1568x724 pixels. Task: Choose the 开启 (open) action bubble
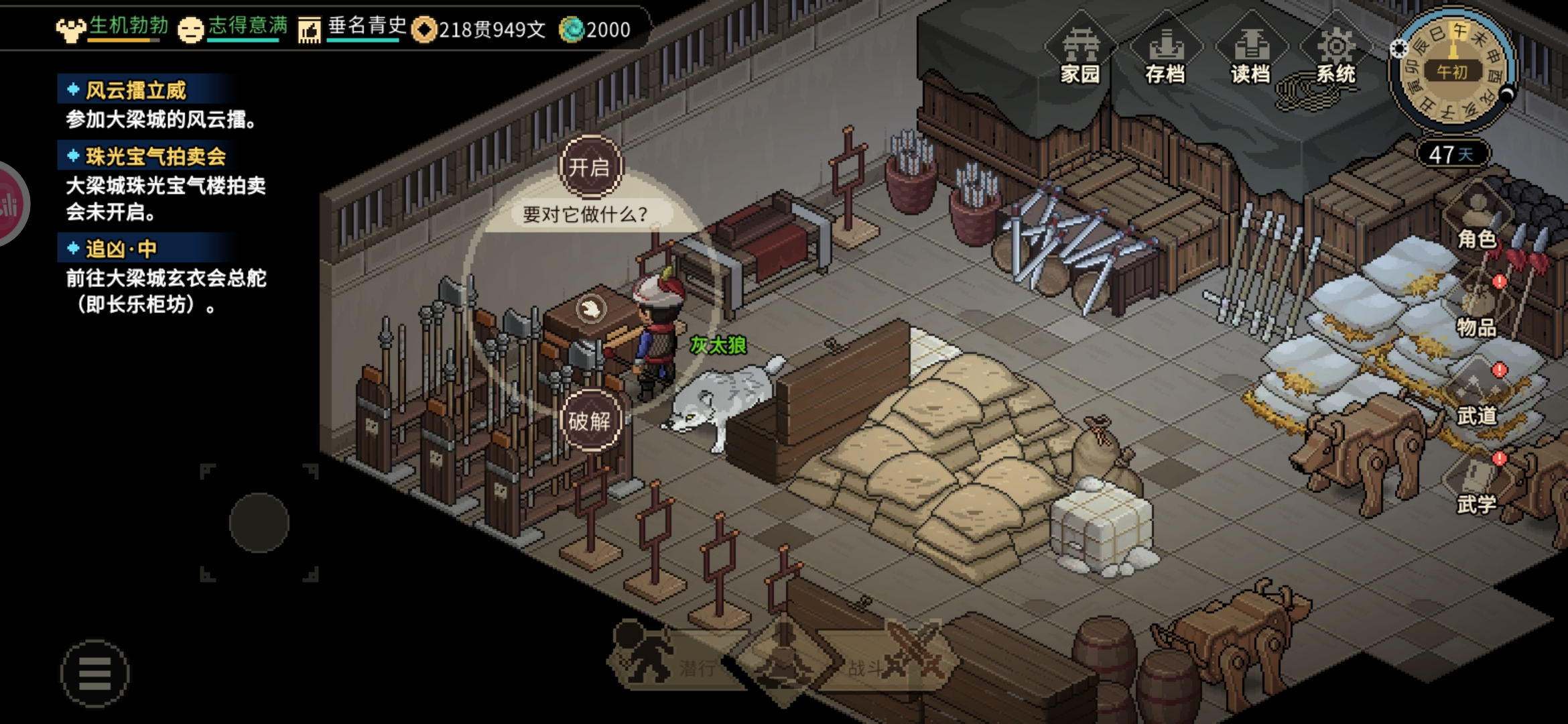click(590, 167)
